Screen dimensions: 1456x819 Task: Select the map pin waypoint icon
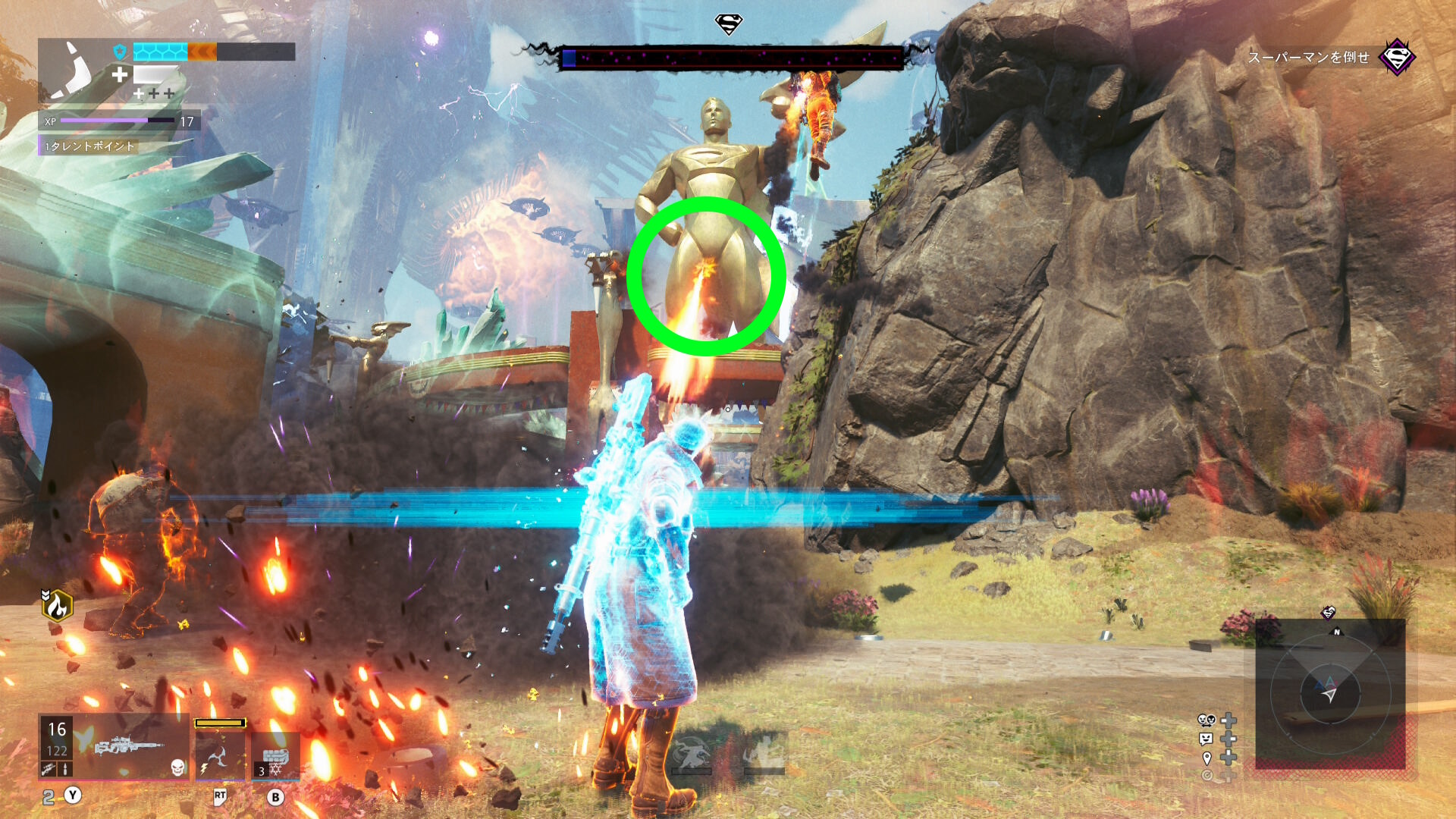click(x=1207, y=758)
